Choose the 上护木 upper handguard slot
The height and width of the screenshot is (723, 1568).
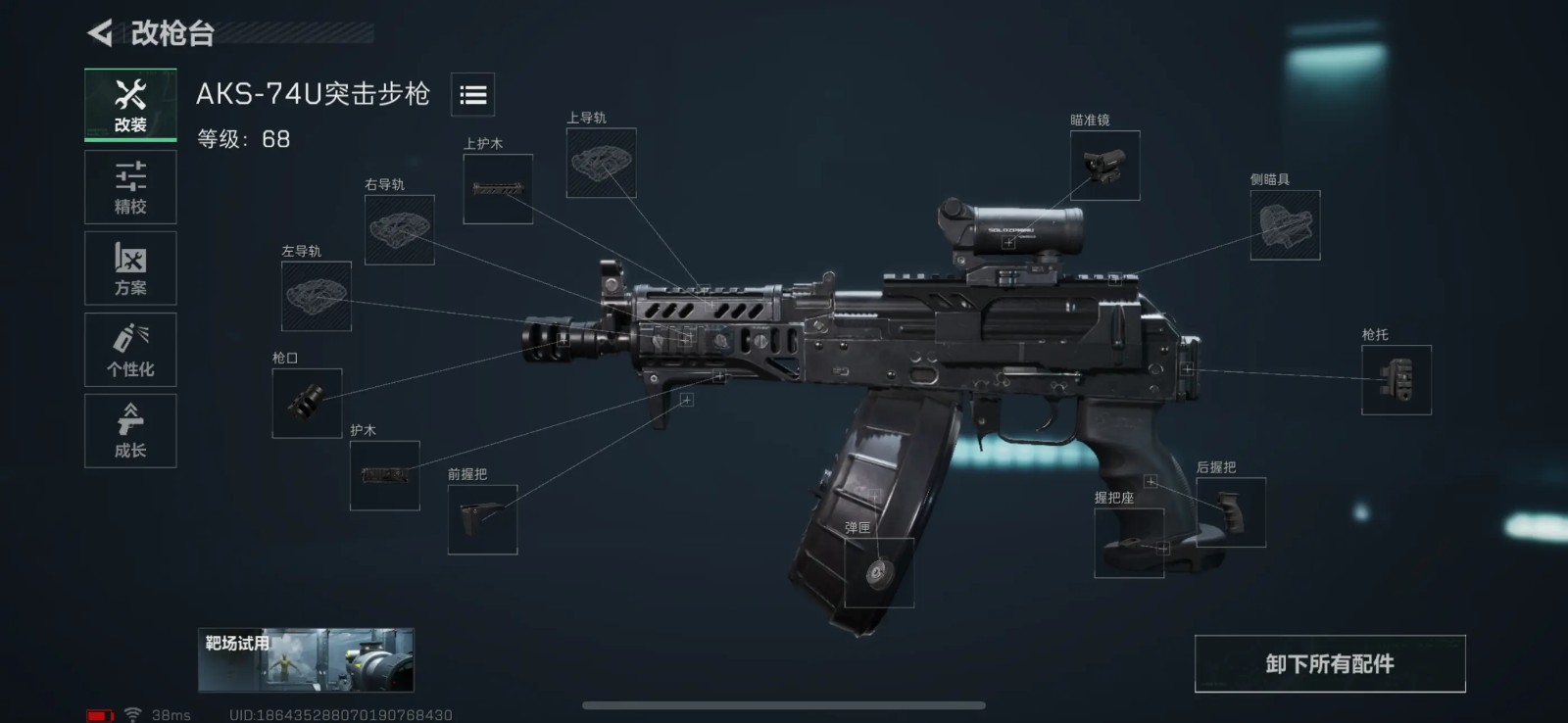[498, 189]
